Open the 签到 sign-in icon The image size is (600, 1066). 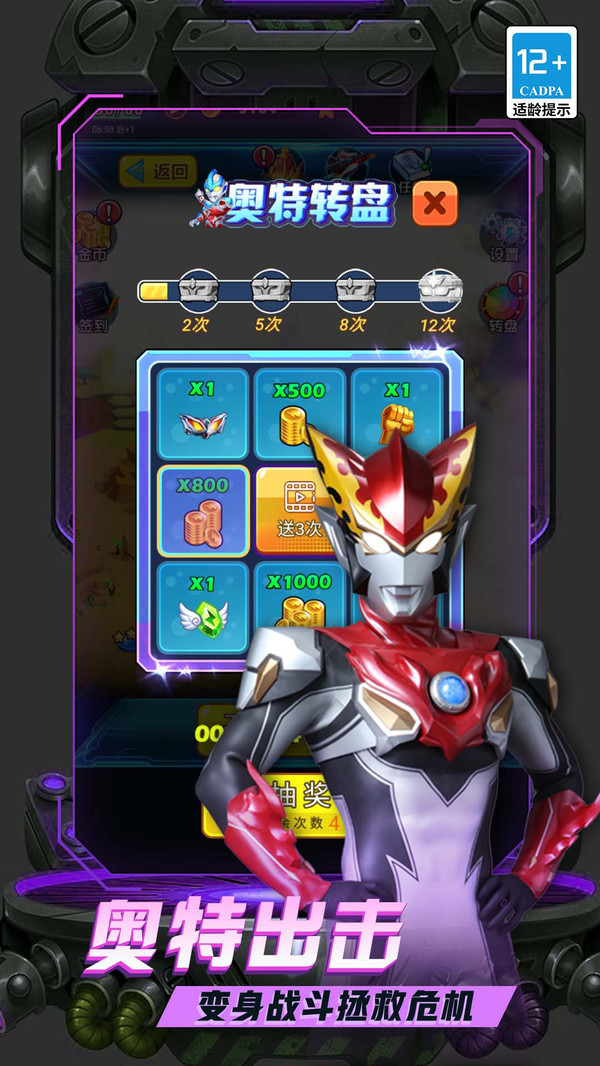click(x=96, y=305)
